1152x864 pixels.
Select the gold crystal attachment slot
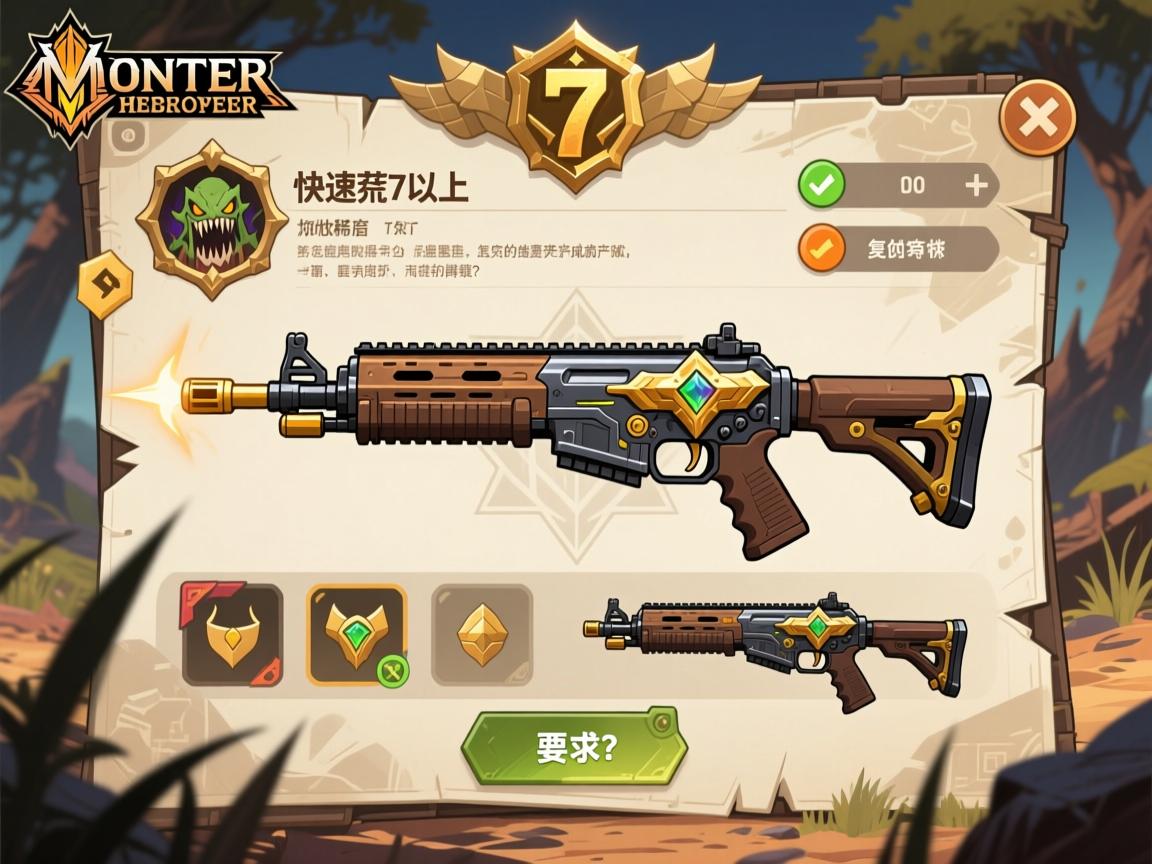pyautogui.click(x=481, y=635)
